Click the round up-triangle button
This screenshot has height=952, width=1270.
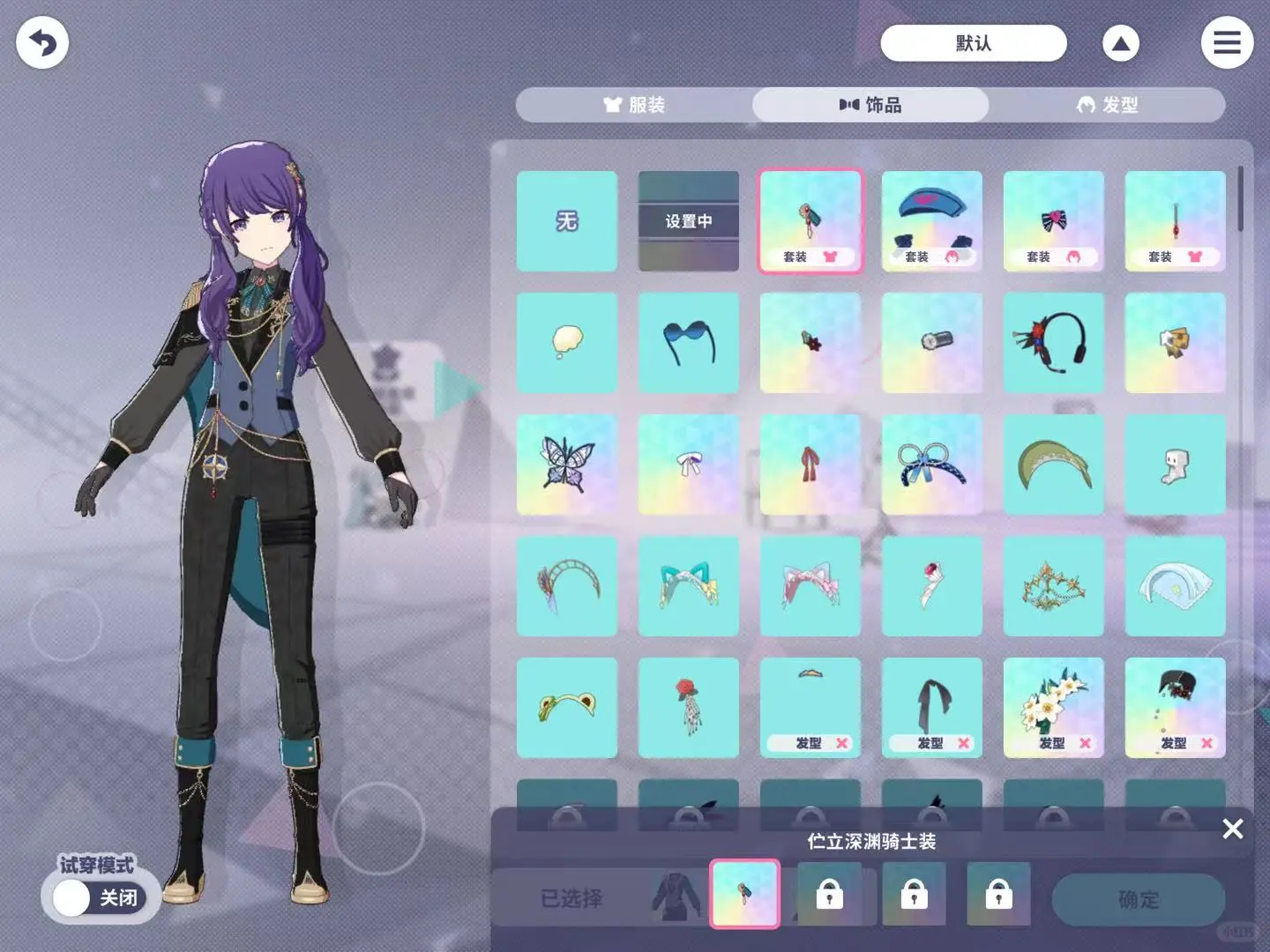tap(1120, 43)
